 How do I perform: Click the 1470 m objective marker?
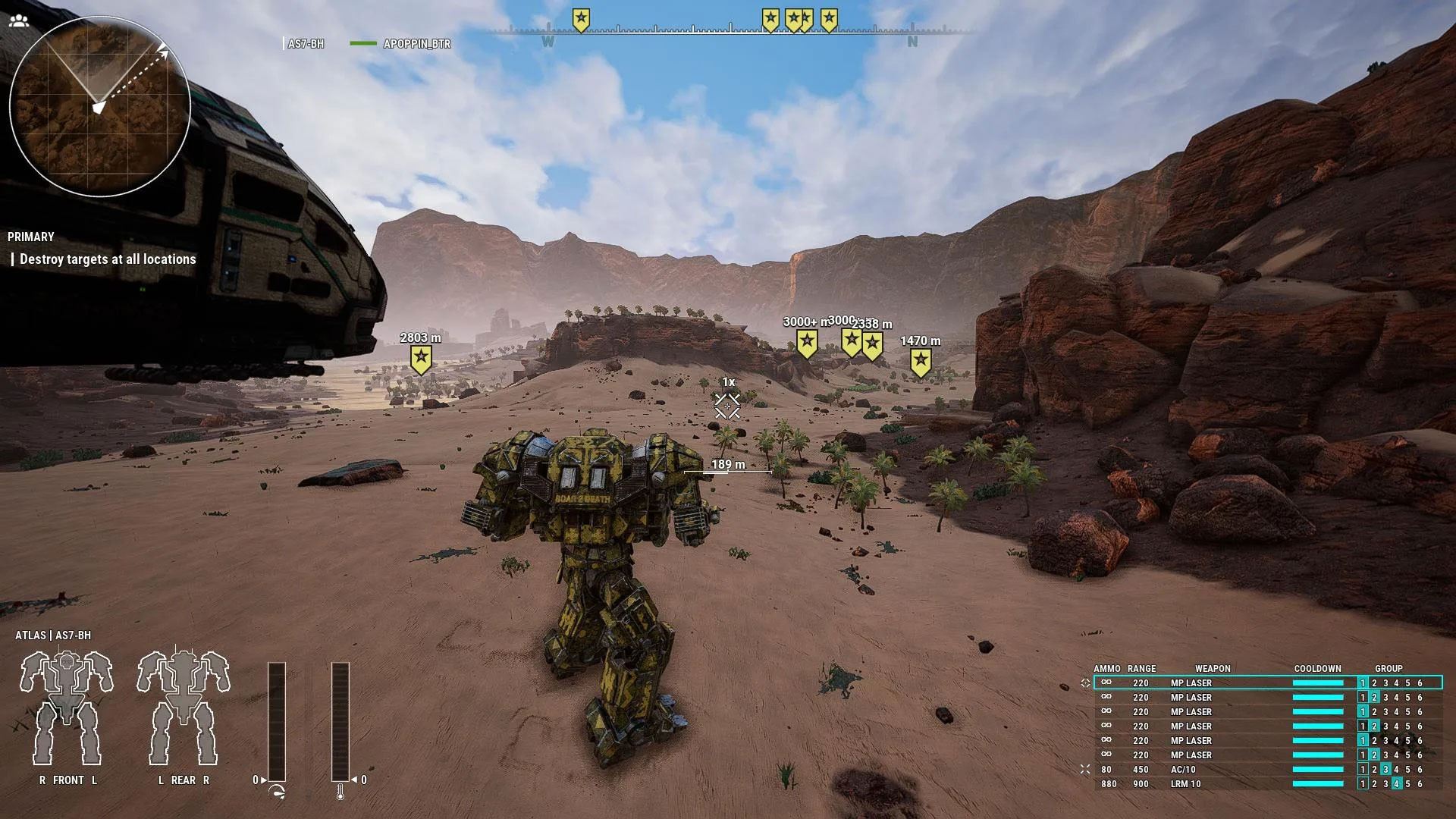coord(921,362)
